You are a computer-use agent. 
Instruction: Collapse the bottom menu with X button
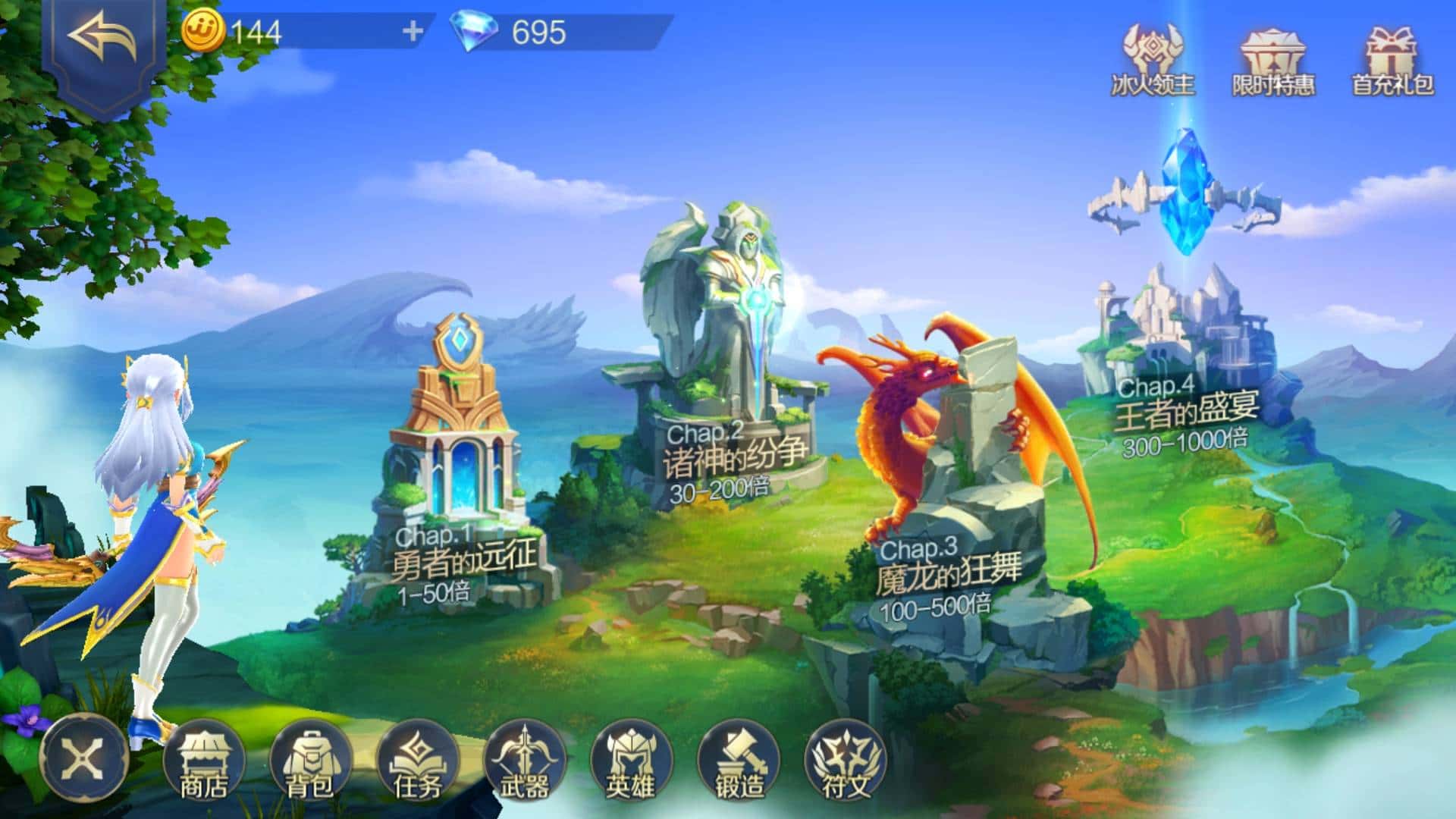(84, 757)
